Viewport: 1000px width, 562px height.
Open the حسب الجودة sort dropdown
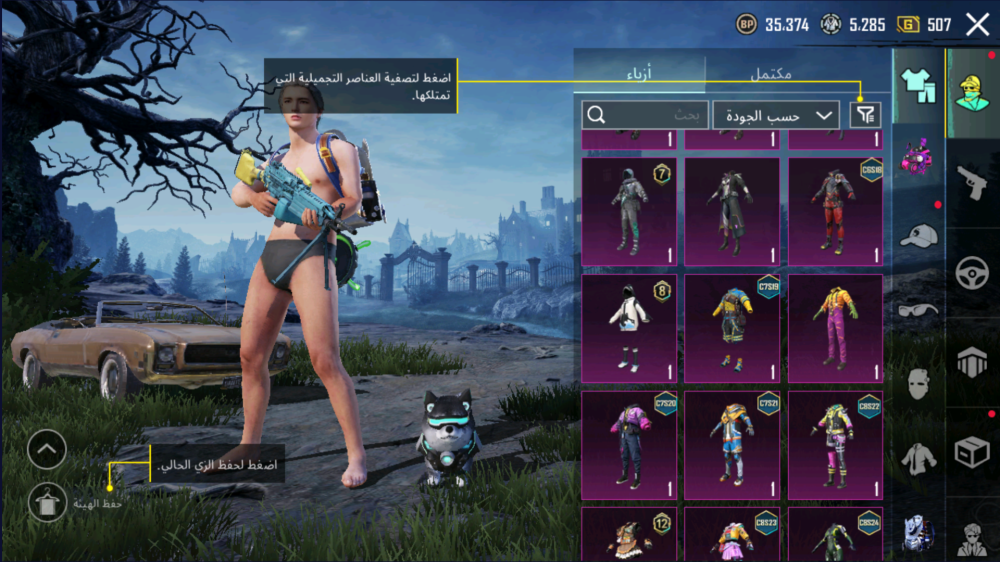click(x=776, y=115)
